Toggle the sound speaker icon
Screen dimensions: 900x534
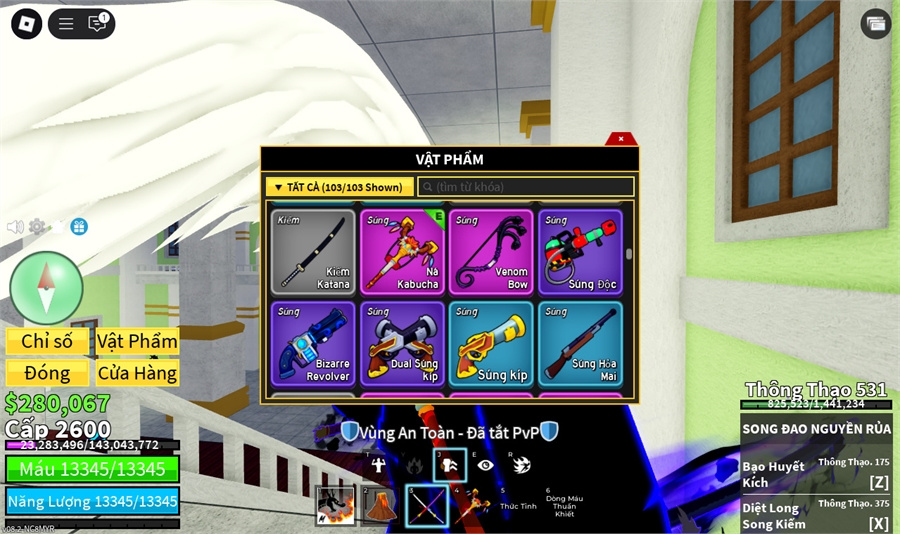coord(15,227)
